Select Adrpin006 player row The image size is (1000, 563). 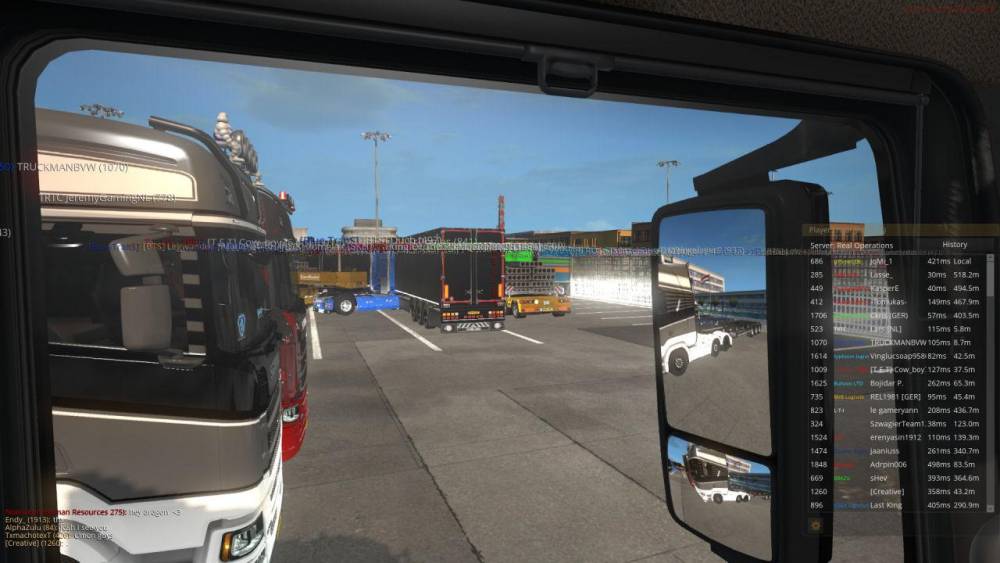click(886, 465)
